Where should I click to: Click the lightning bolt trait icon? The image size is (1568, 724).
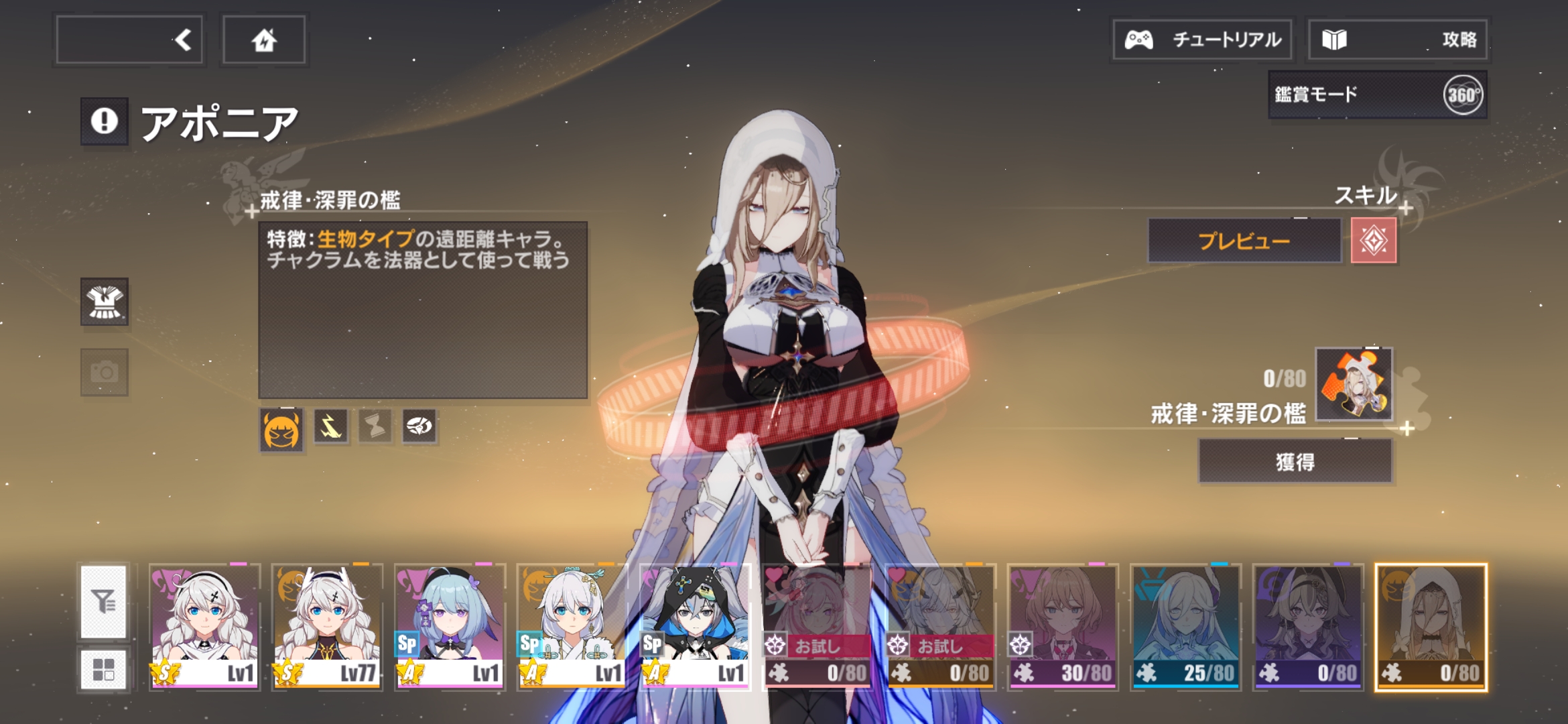pyautogui.click(x=331, y=426)
